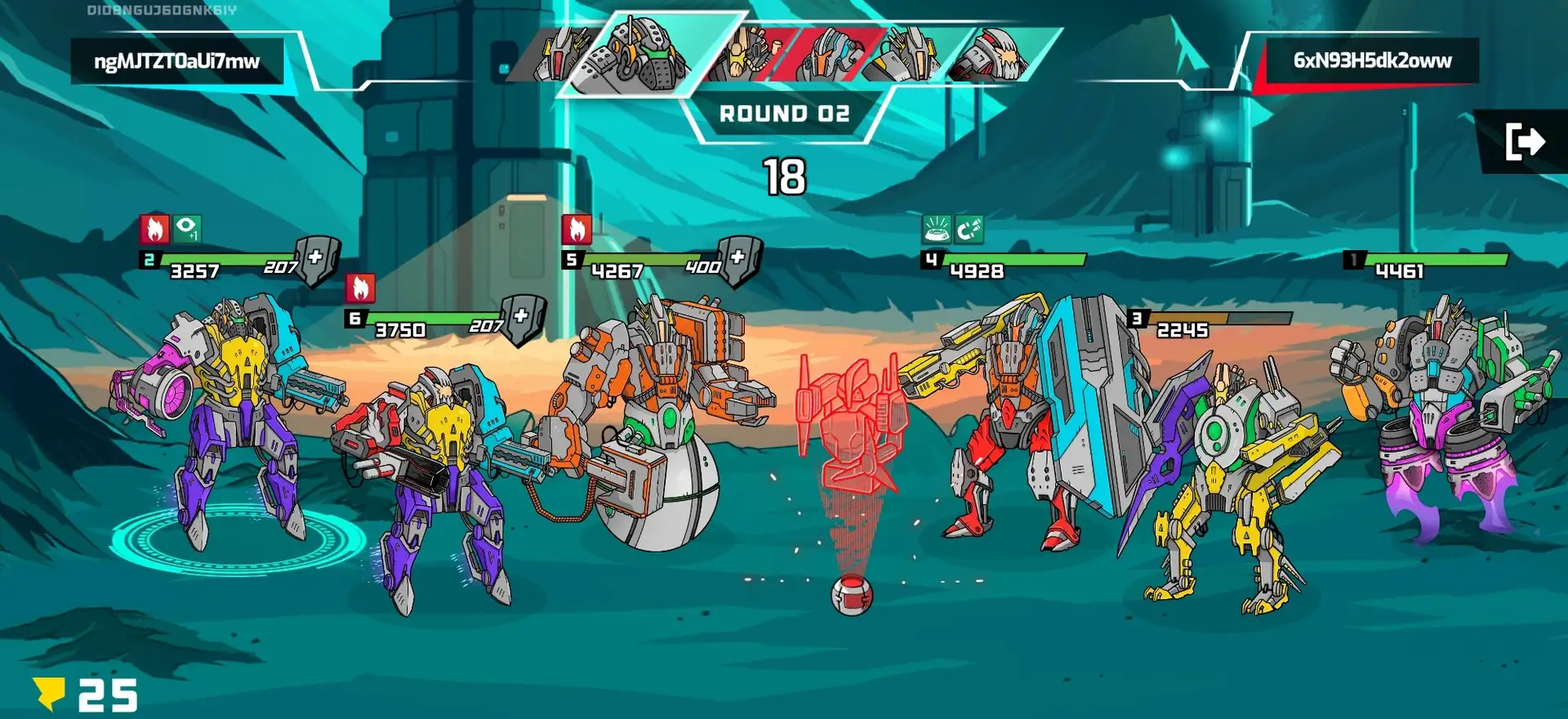
Task: Open opponent 6xN93H5dk2oww name tag
Action: click(x=1372, y=60)
